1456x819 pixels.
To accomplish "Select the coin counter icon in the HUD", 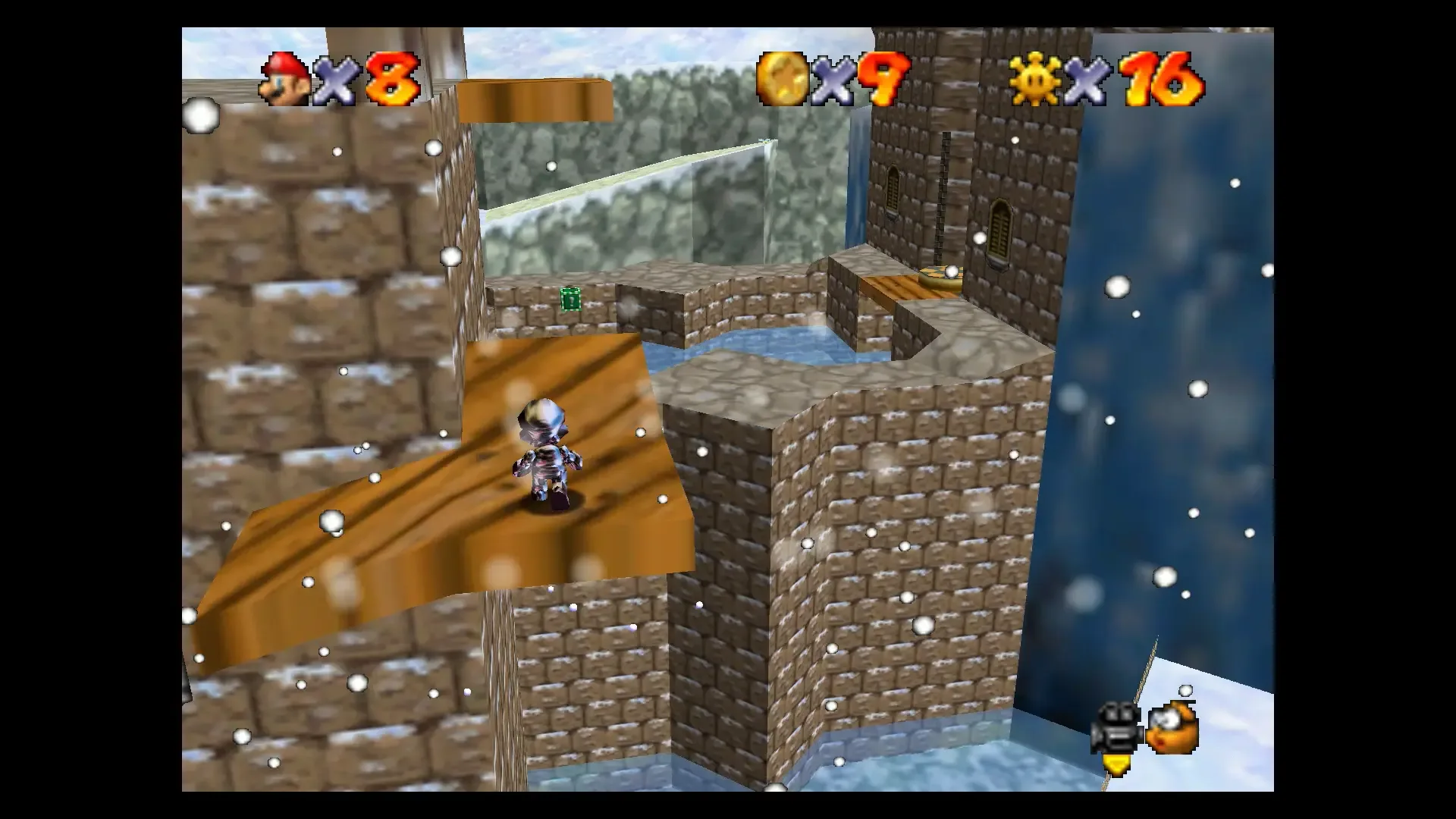I will pyautogui.click(x=781, y=78).
